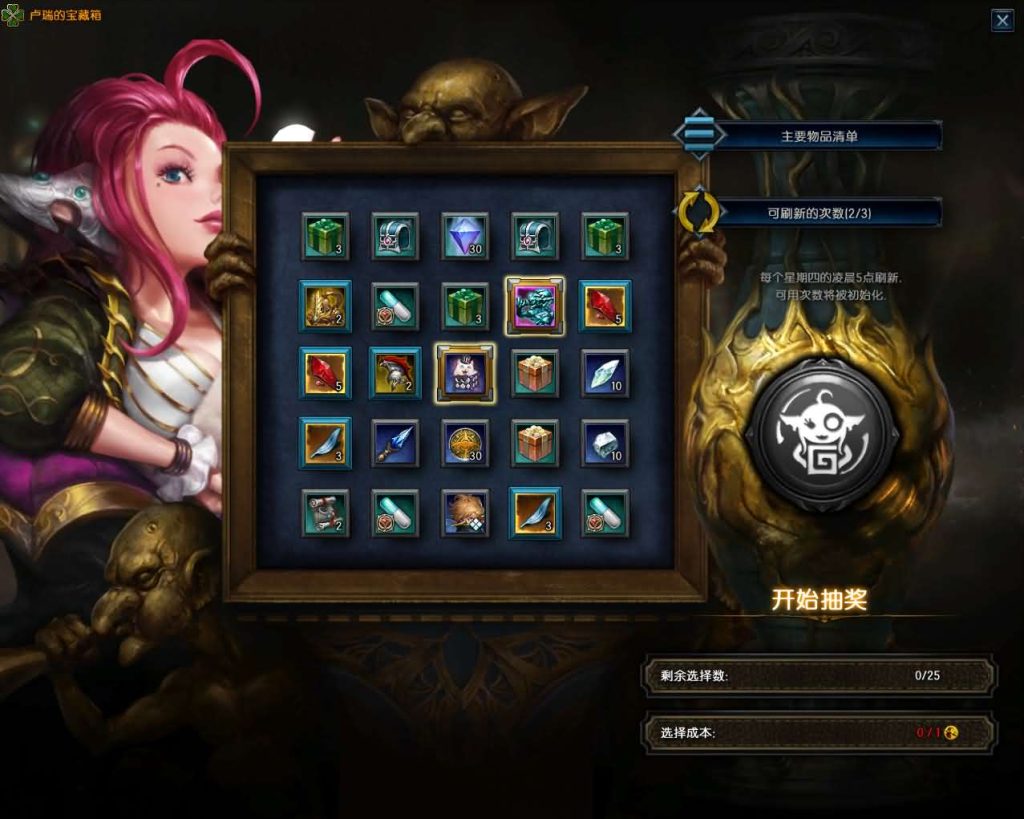The height and width of the screenshot is (819, 1024).
Task: Choose the teal dragon statue slot
Action: coord(535,306)
